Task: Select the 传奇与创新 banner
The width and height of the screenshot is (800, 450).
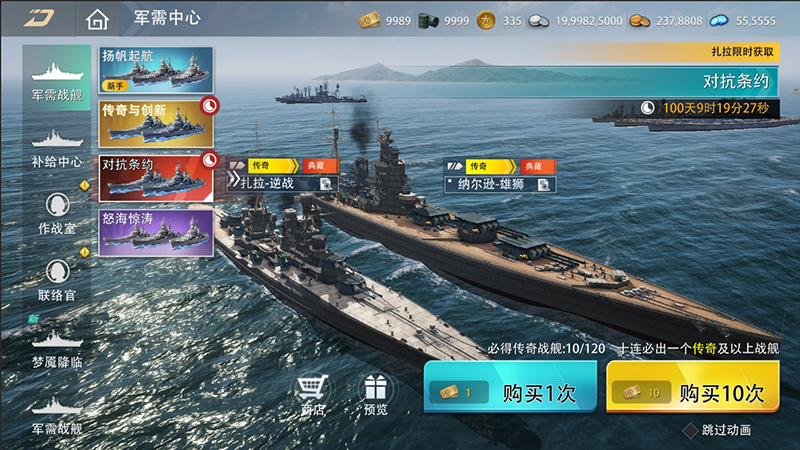Action: (x=156, y=122)
